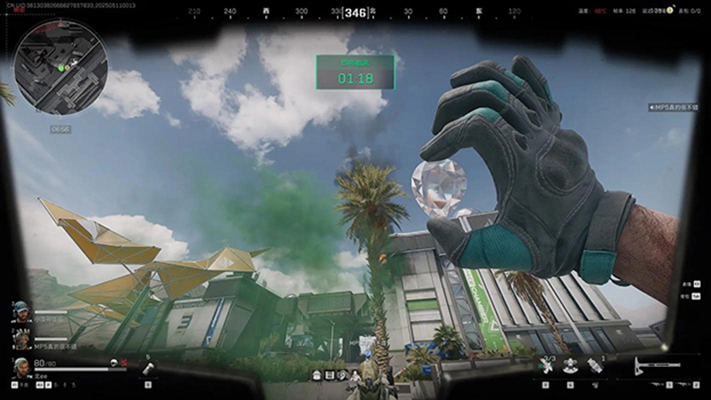Viewport: 711px width, 400px height.
Task: Use the wrapped consumable item with count 1
Action: (595, 366)
